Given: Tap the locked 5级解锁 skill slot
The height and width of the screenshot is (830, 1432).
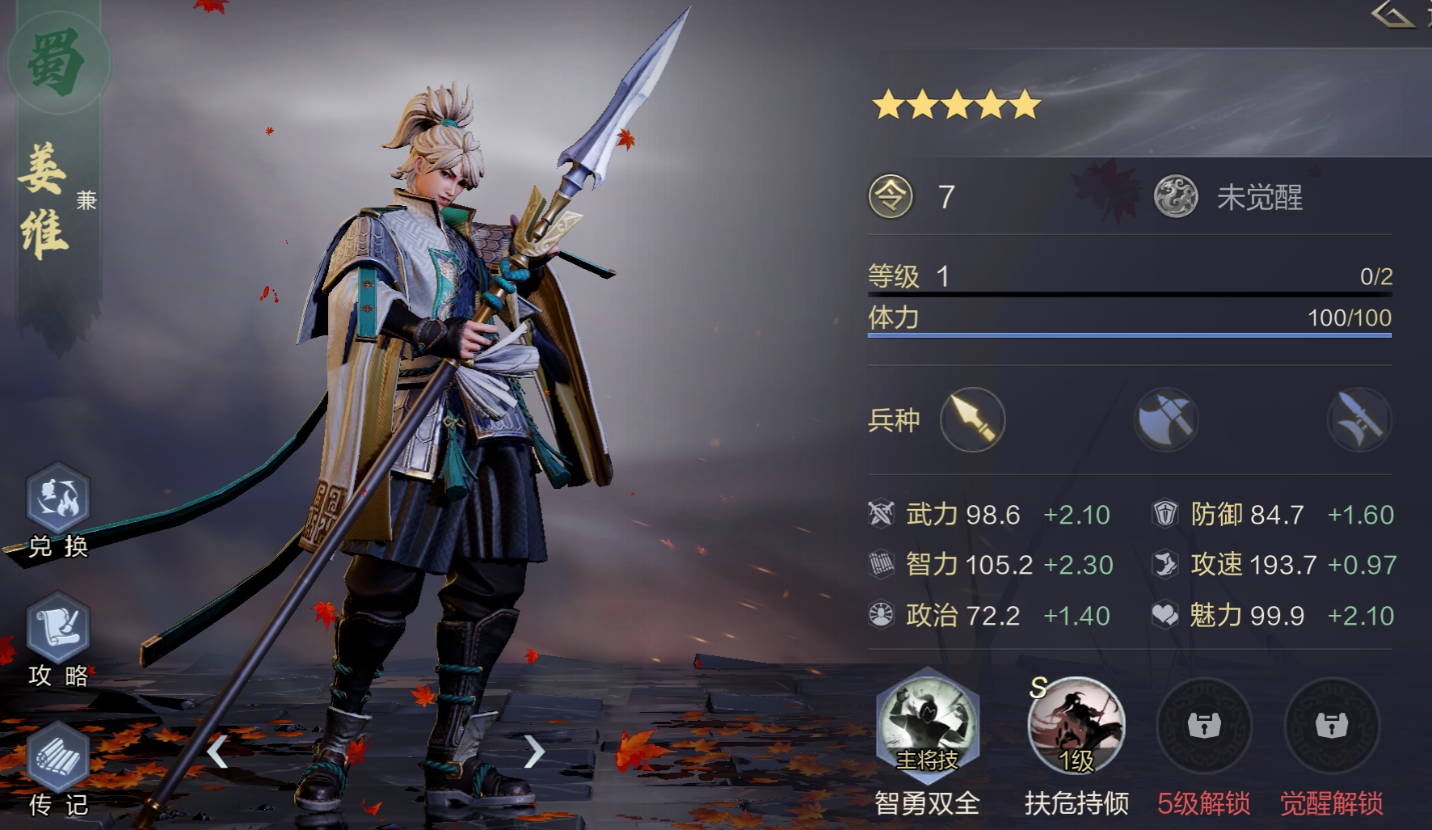Looking at the screenshot, I should [x=1204, y=727].
